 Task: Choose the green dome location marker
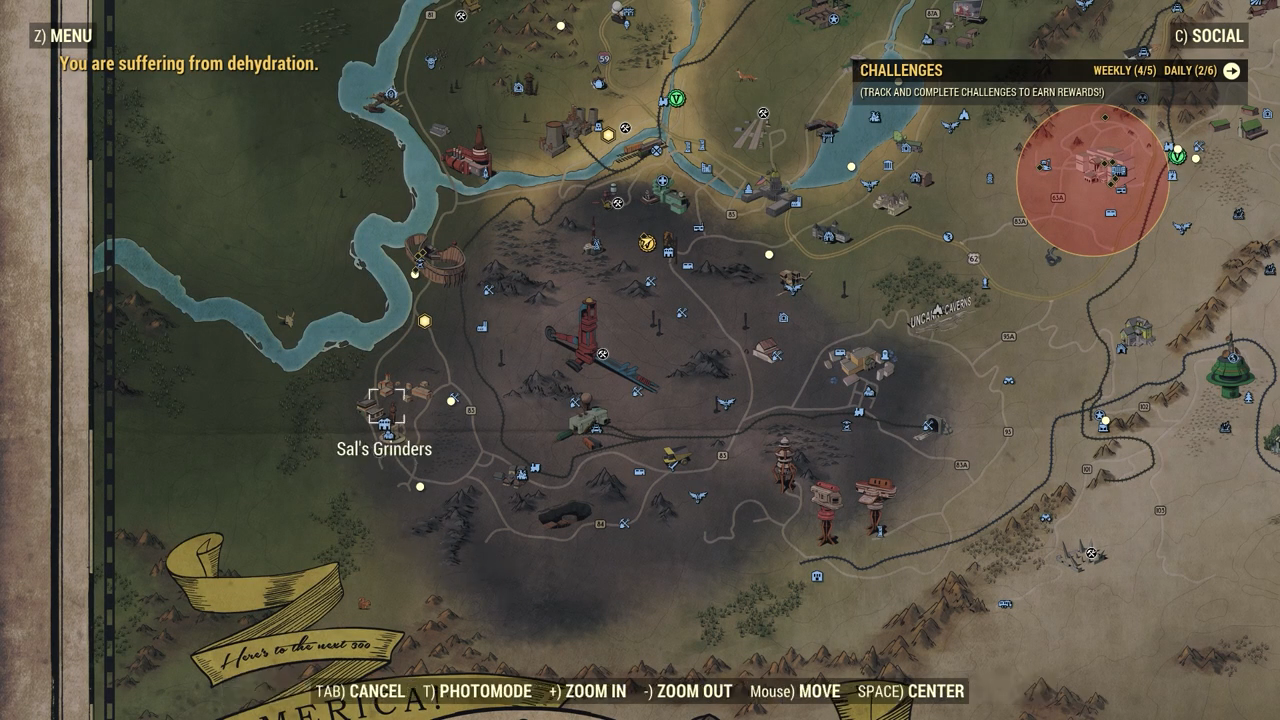1230,370
